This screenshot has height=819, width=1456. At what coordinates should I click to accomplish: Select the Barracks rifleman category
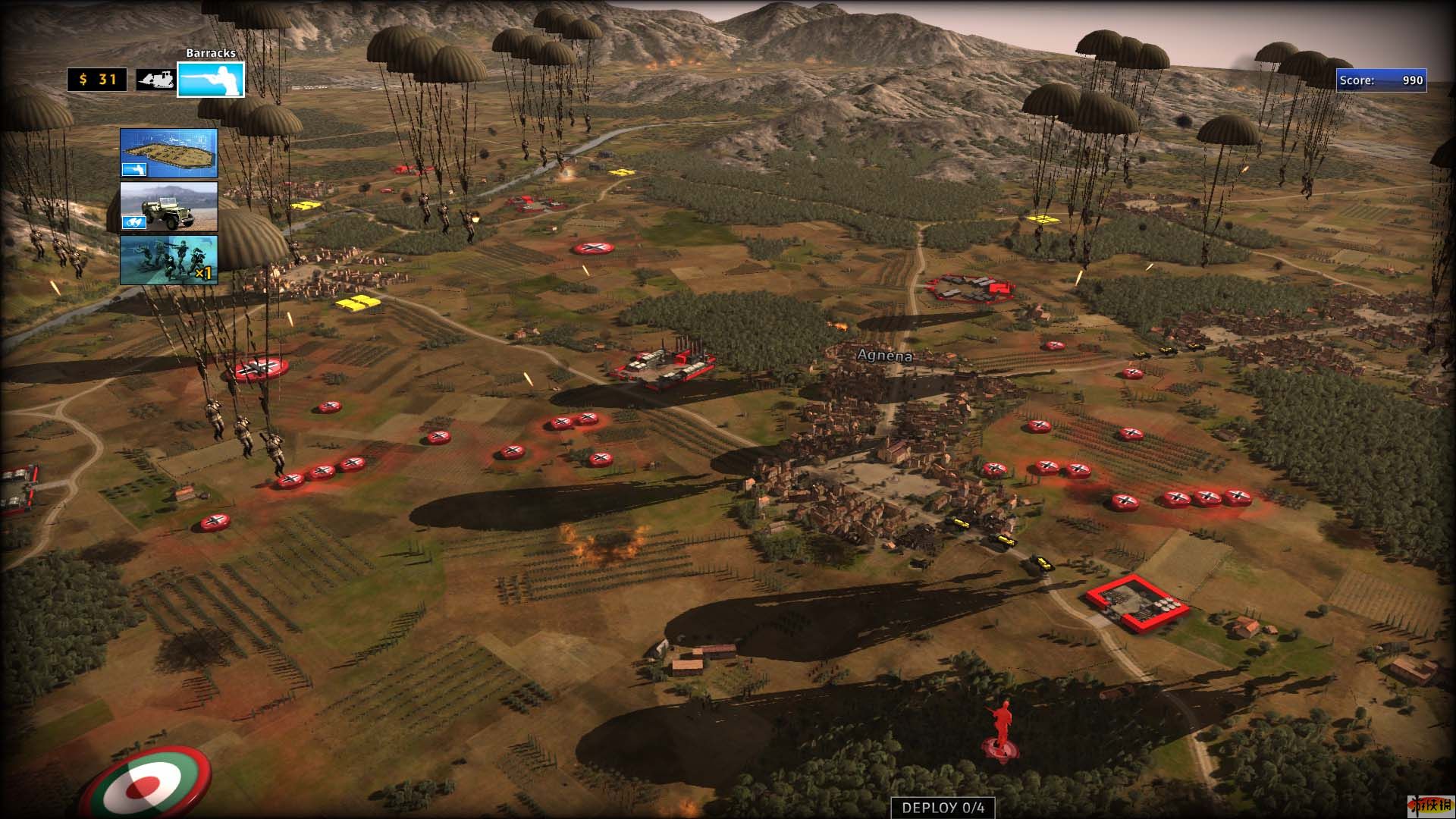(211, 80)
